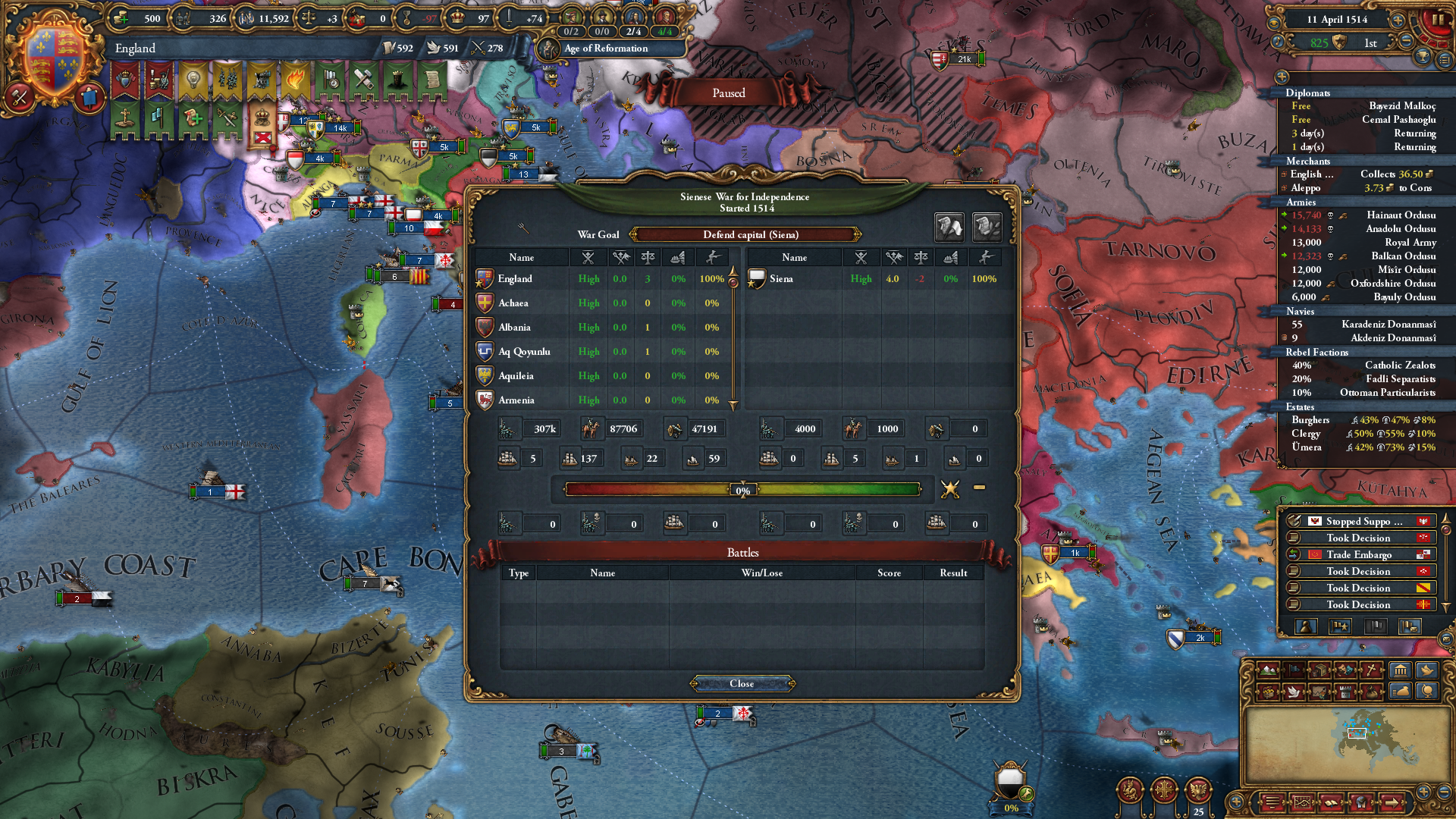Open the new idea lightbulb alert
The width and height of the screenshot is (1456, 819).
click(x=192, y=80)
